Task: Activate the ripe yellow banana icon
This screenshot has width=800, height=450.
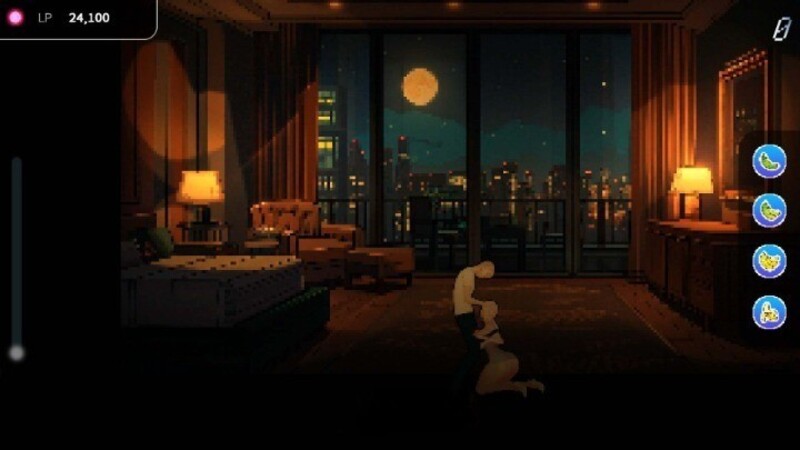Action: (769, 261)
